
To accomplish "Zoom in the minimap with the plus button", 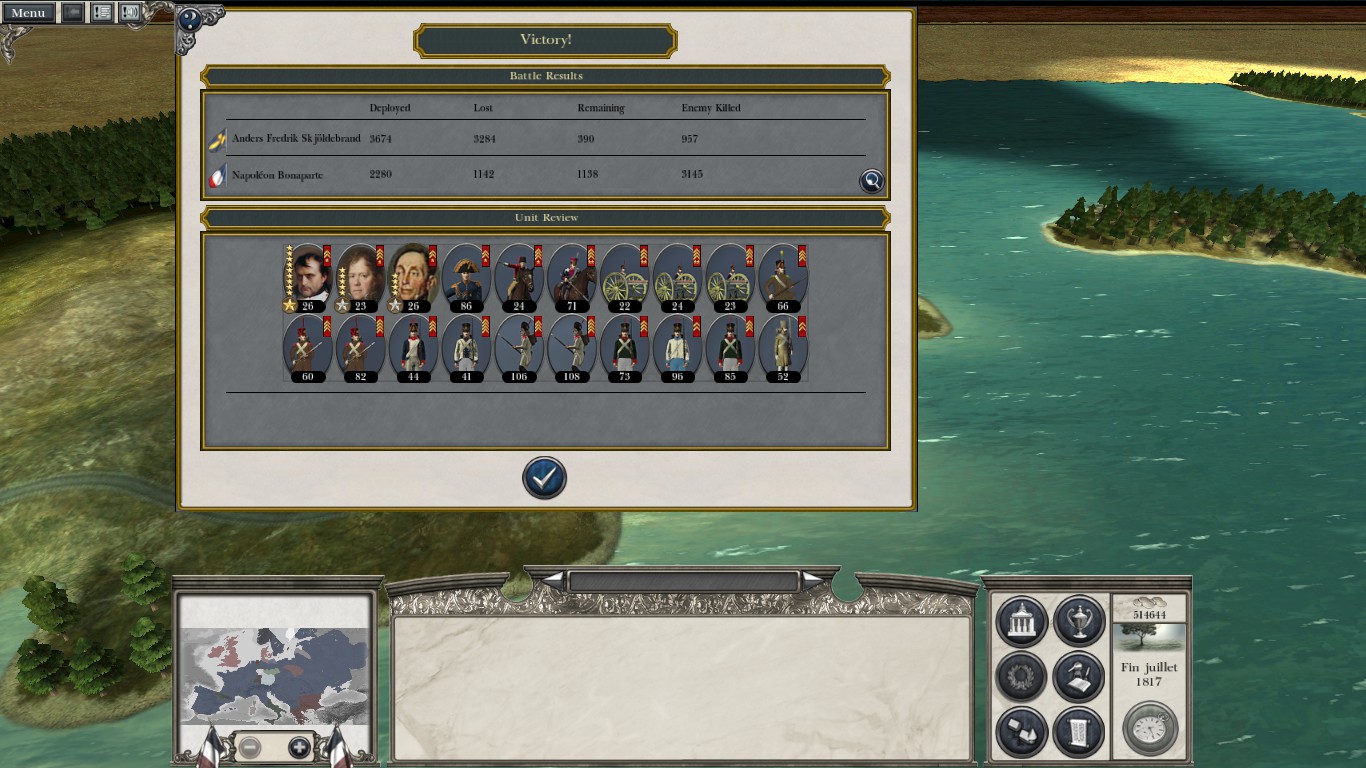I will point(298,747).
